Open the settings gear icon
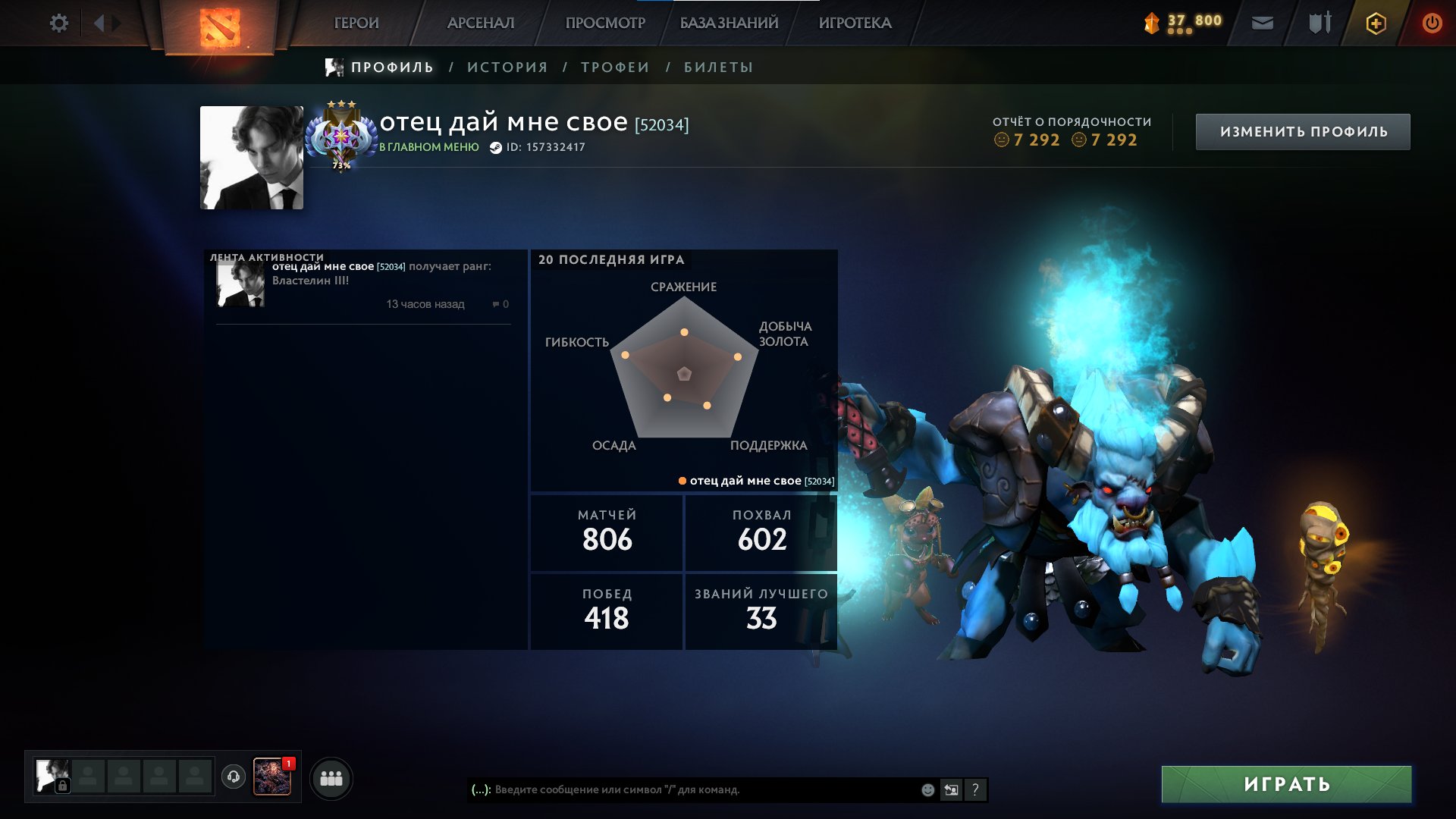Image resolution: width=1456 pixels, height=819 pixels. coord(59,24)
